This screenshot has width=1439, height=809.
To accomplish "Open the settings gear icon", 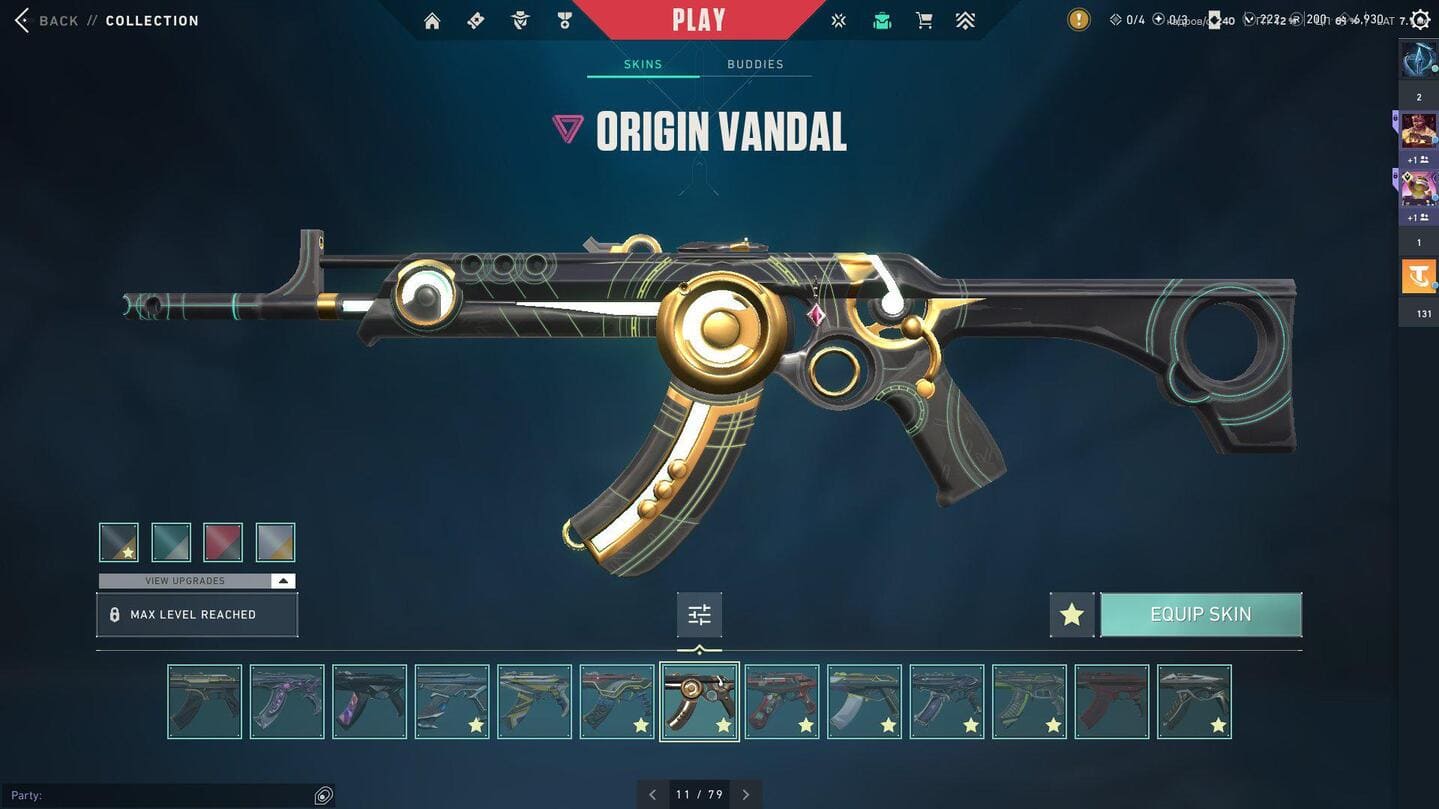I will pyautogui.click(x=1420, y=20).
